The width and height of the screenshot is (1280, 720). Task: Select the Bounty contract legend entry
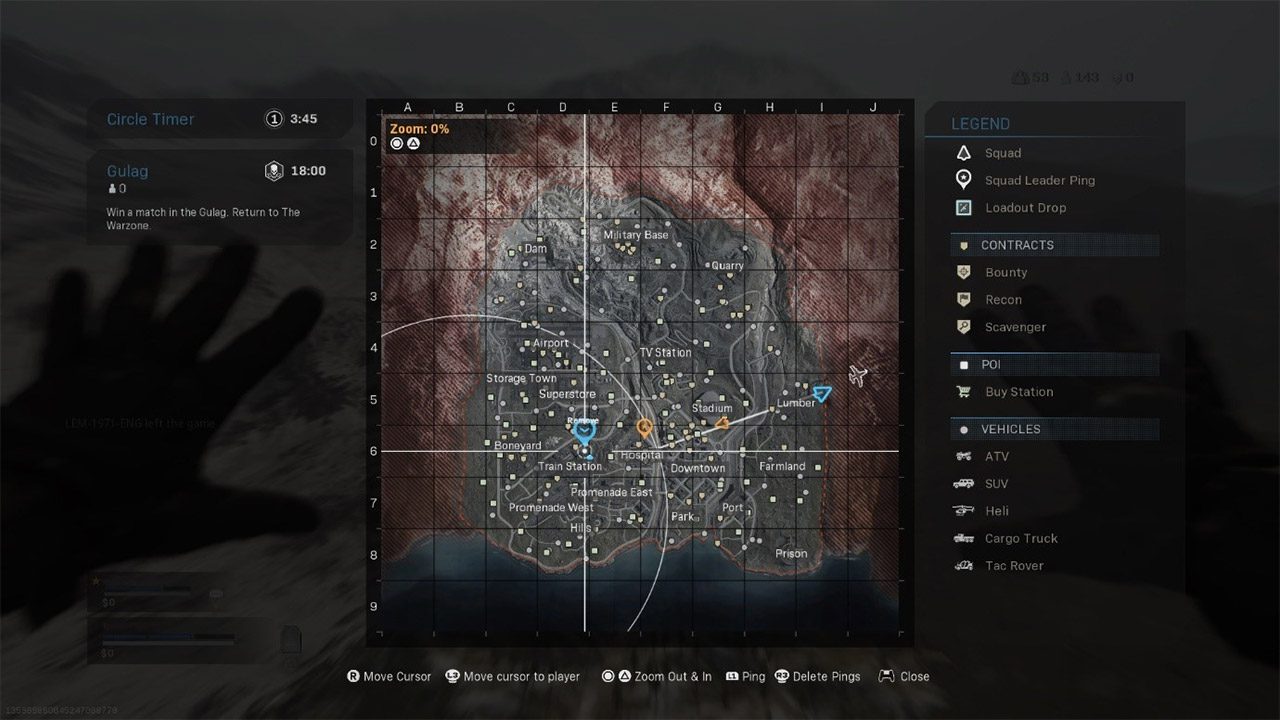(x=1005, y=272)
